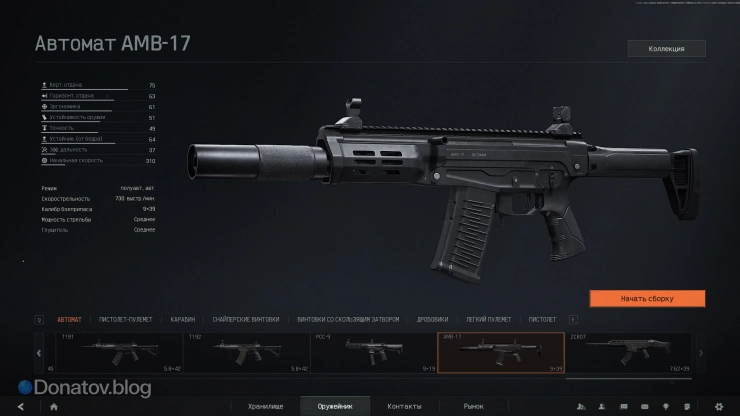Screen dimensions: 740x416
Task: Go to the Контакты tab
Action: click(x=404, y=406)
